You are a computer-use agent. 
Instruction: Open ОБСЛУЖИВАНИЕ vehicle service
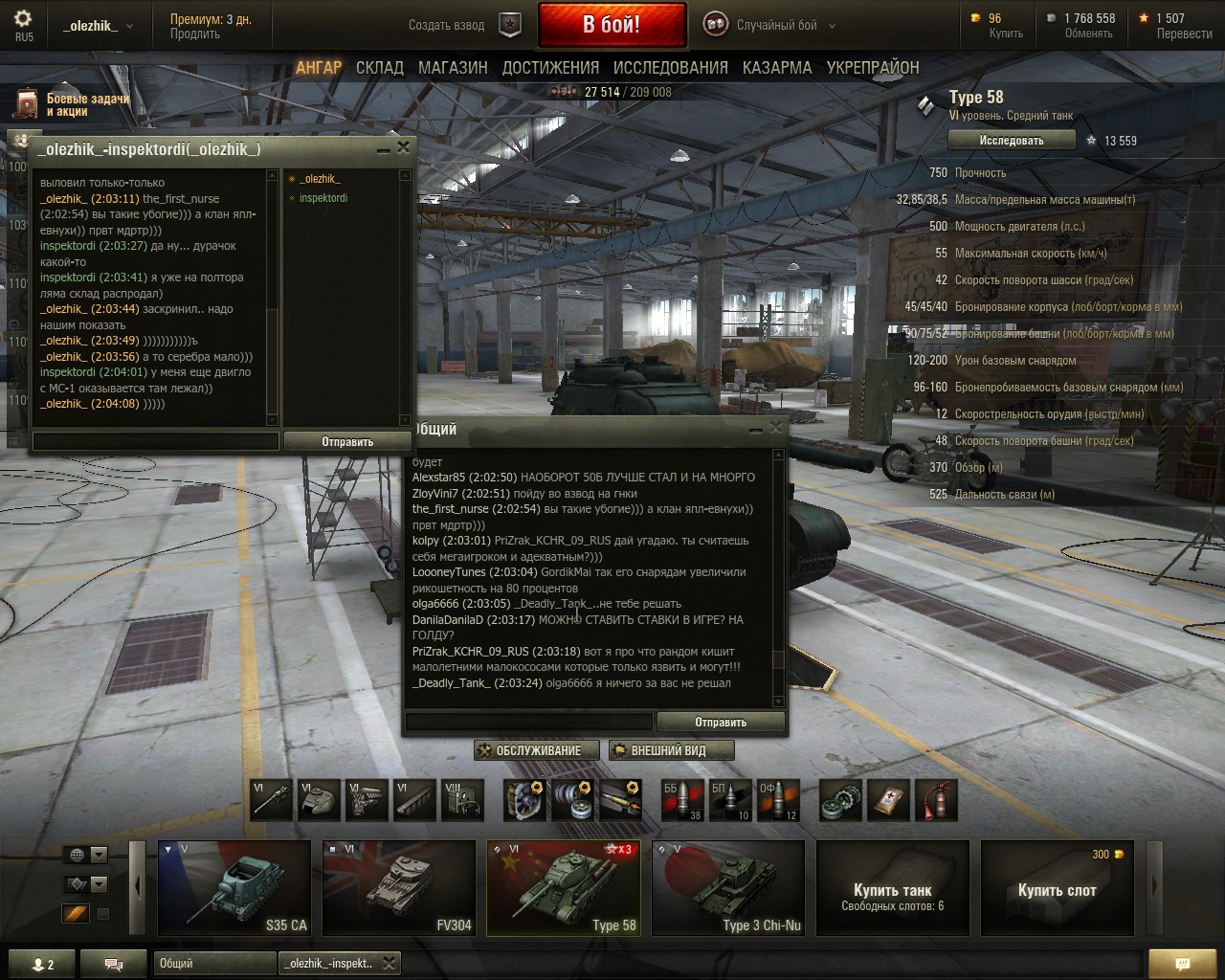pyautogui.click(x=537, y=750)
